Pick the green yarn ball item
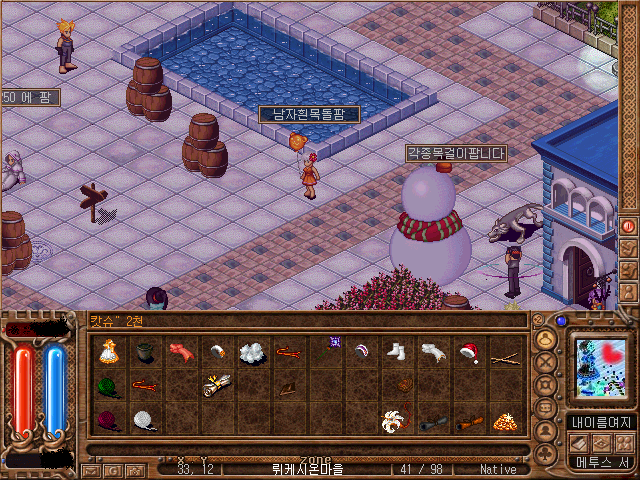Viewport: 640px width, 480px height. pyautogui.click(x=108, y=385)
